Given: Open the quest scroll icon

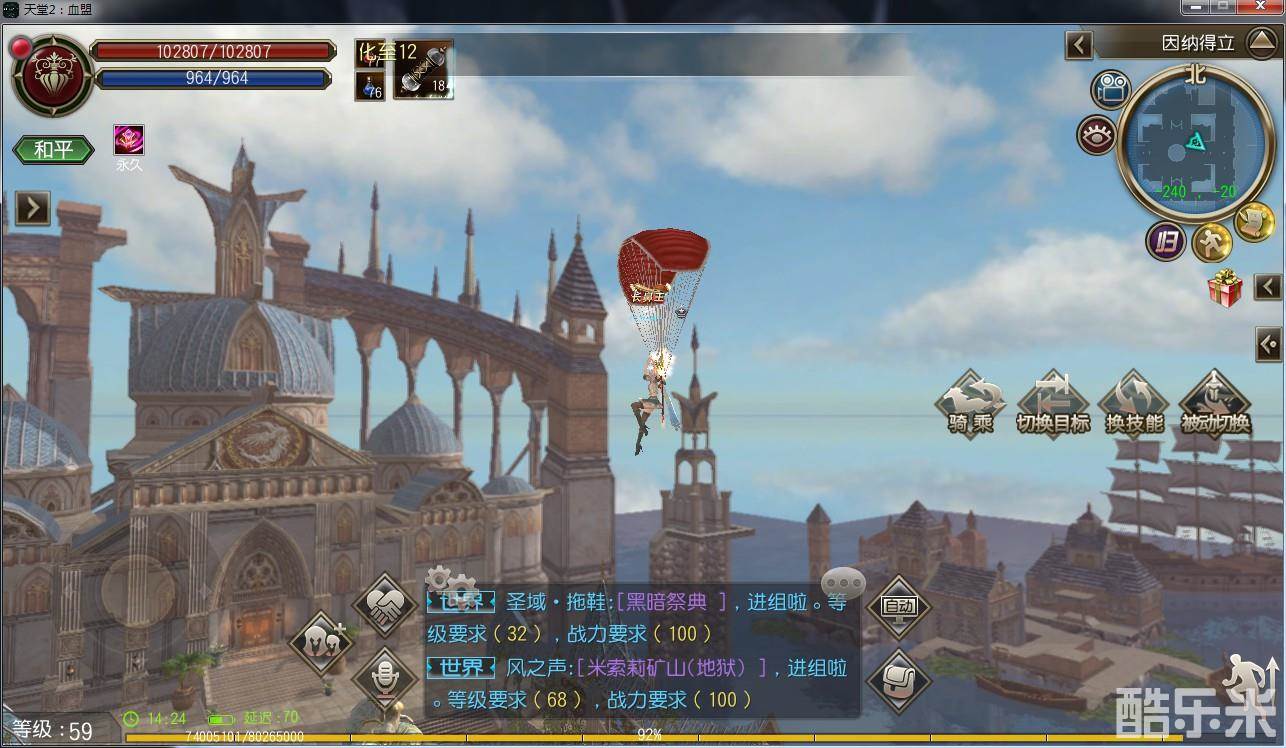Looking at the screenshot, I should click(1253, 222).
